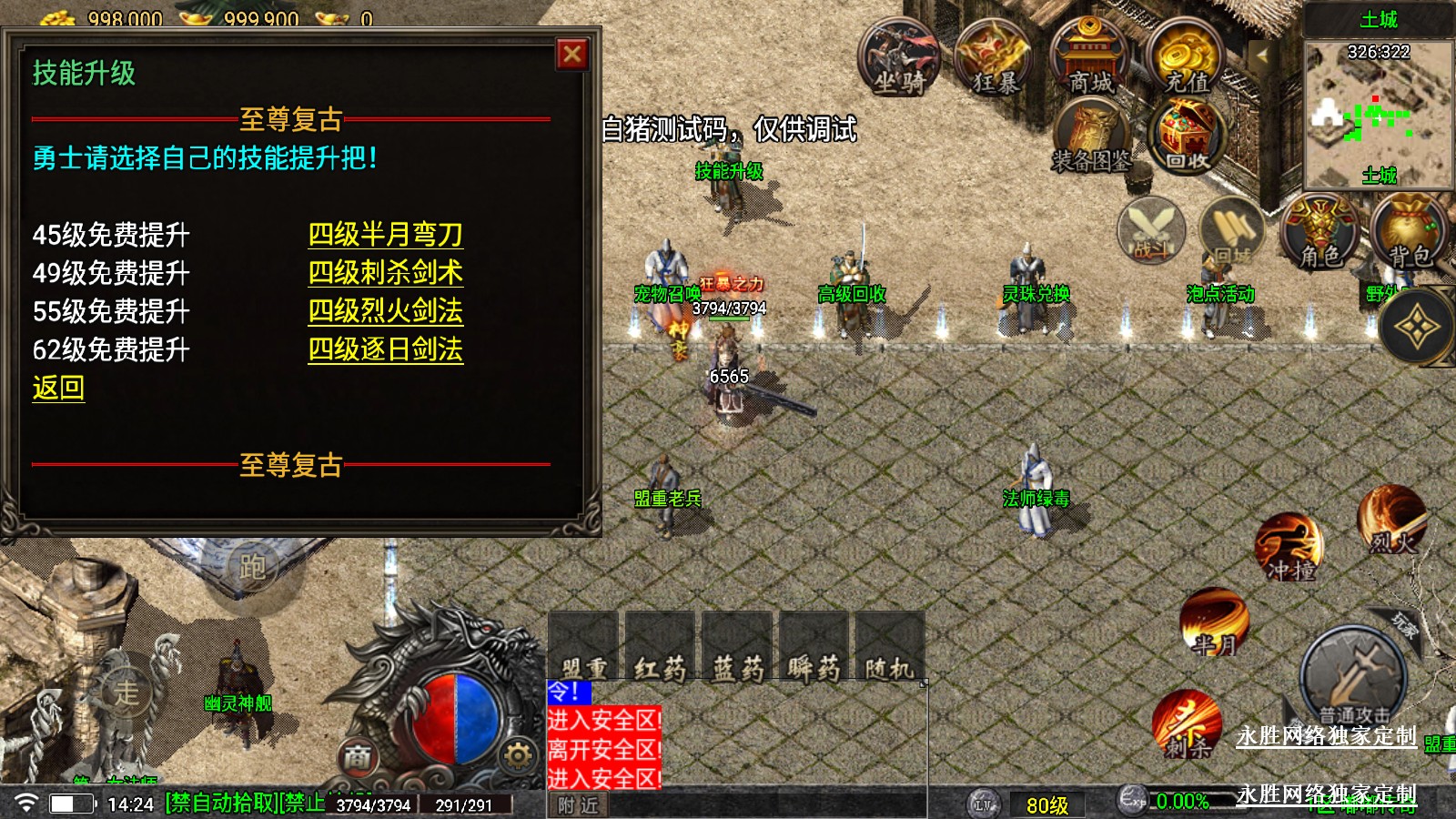Viewport: 1456px width, 819px height.
Task: Tap the 普通攻击 normal attack button
Action: pyautogui.click(x=1354, y=678)
